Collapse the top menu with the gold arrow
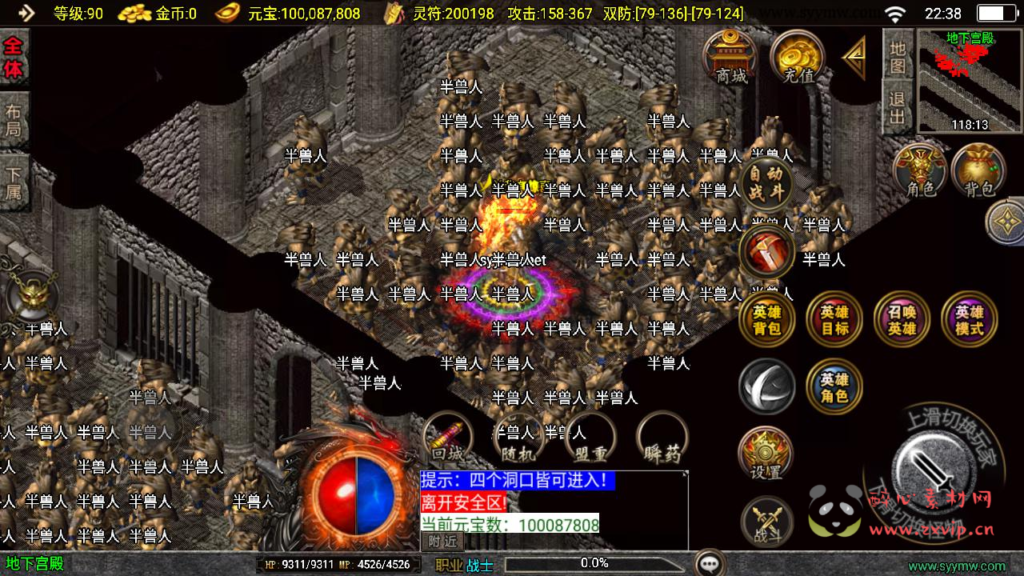 pyautogui.click(x=854, y=57)
